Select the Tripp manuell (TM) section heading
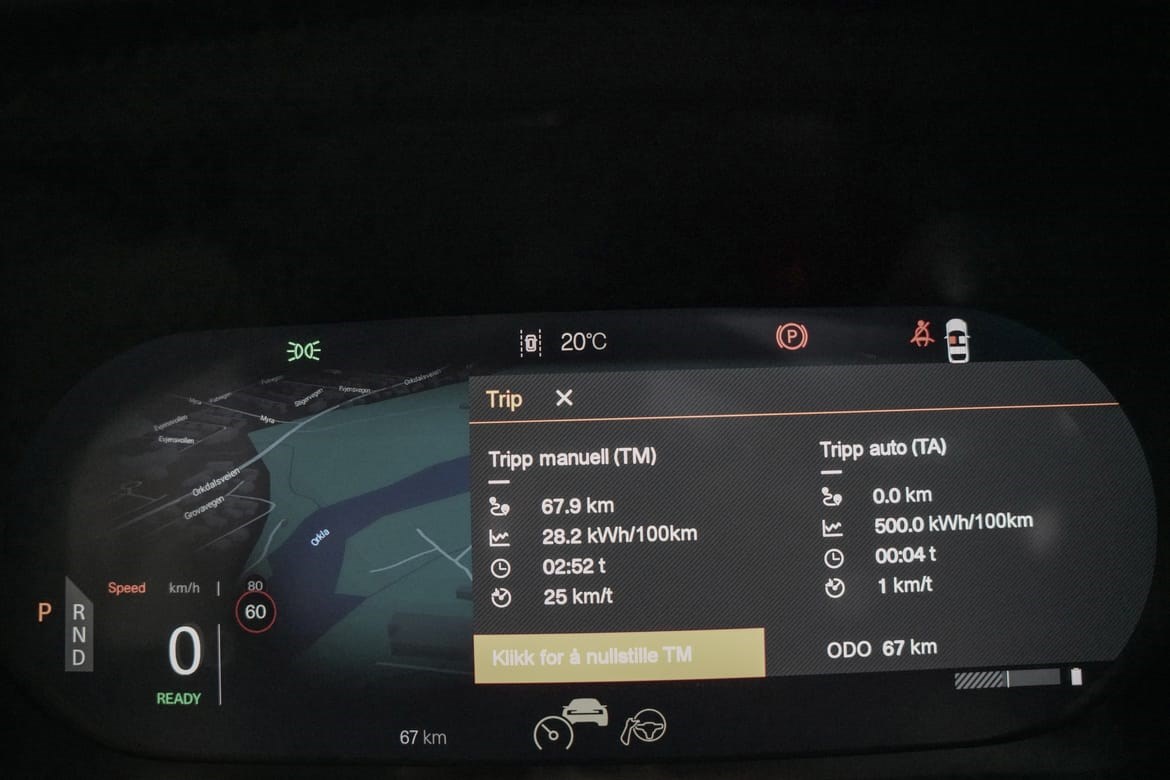Screen dimensions: 1170x780 (572, 458)
